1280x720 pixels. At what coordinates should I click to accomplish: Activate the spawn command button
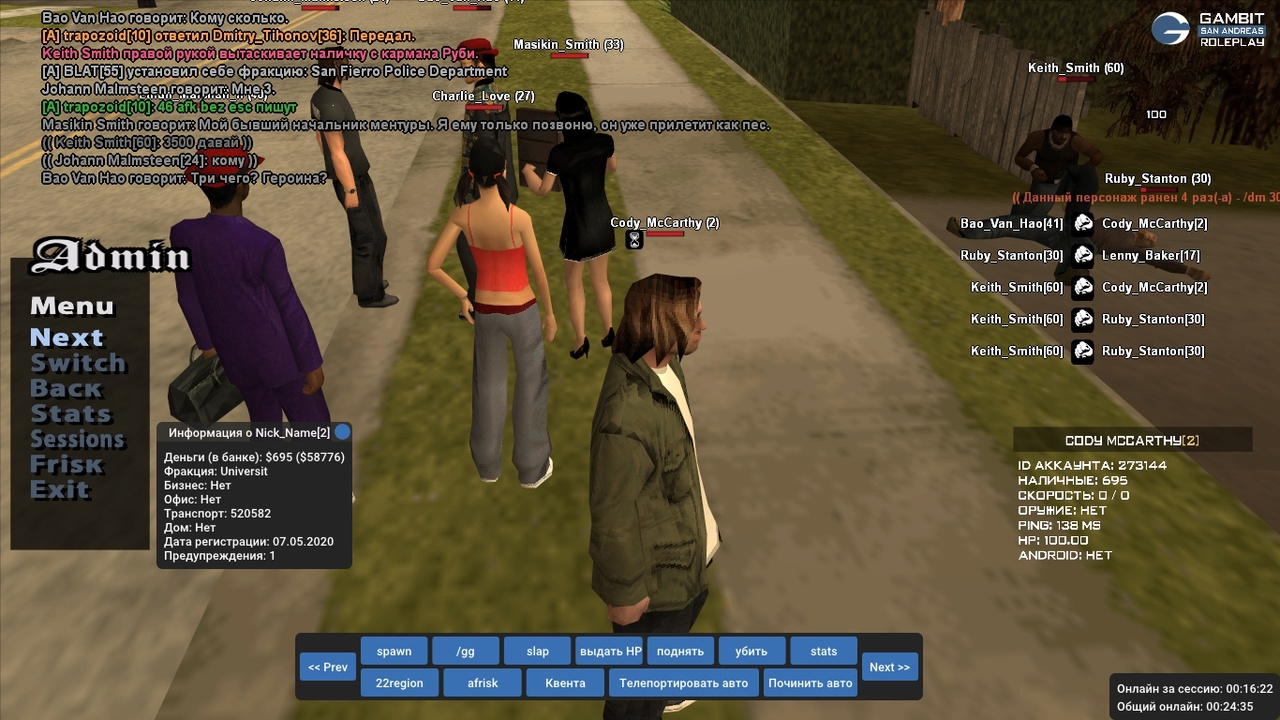tap(394, 651)
